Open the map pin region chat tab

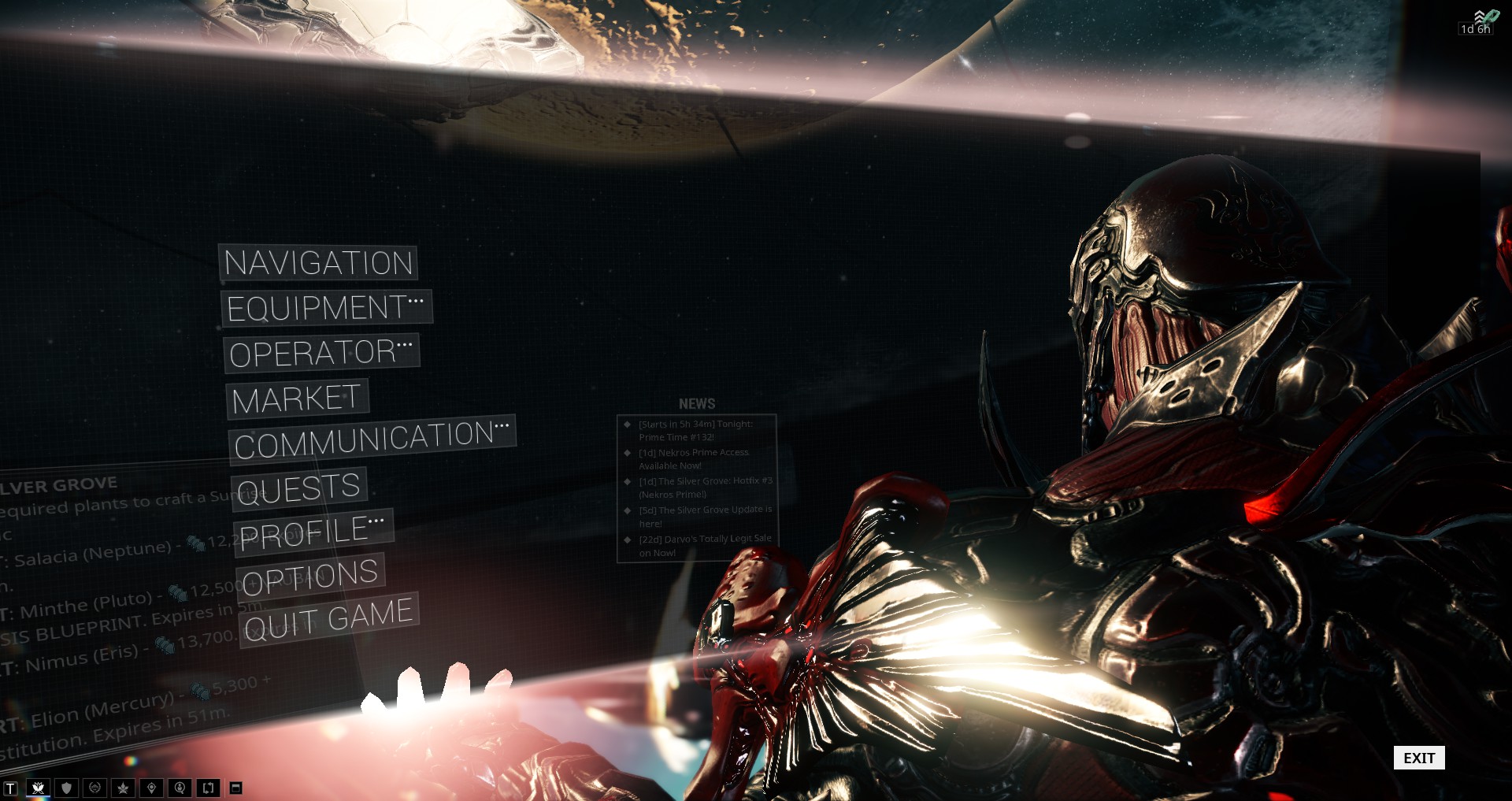152,788
